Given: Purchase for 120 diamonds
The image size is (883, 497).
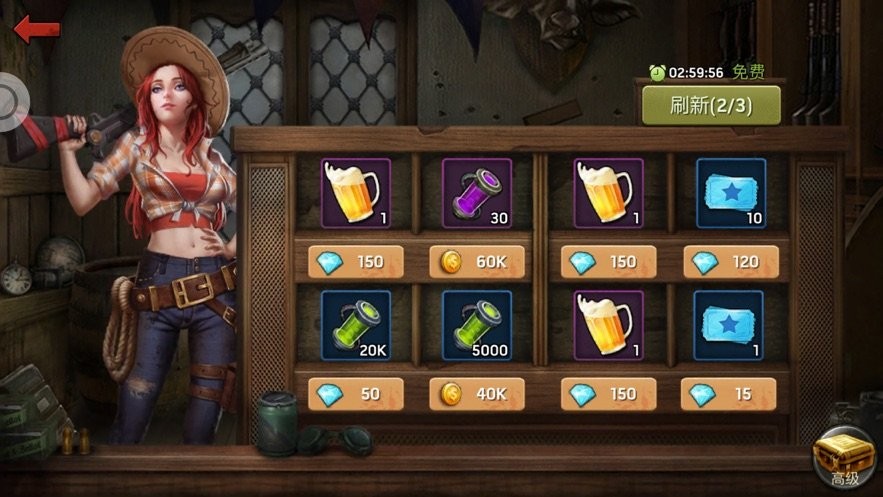Looking at the screenshot, I should point(729,262).
